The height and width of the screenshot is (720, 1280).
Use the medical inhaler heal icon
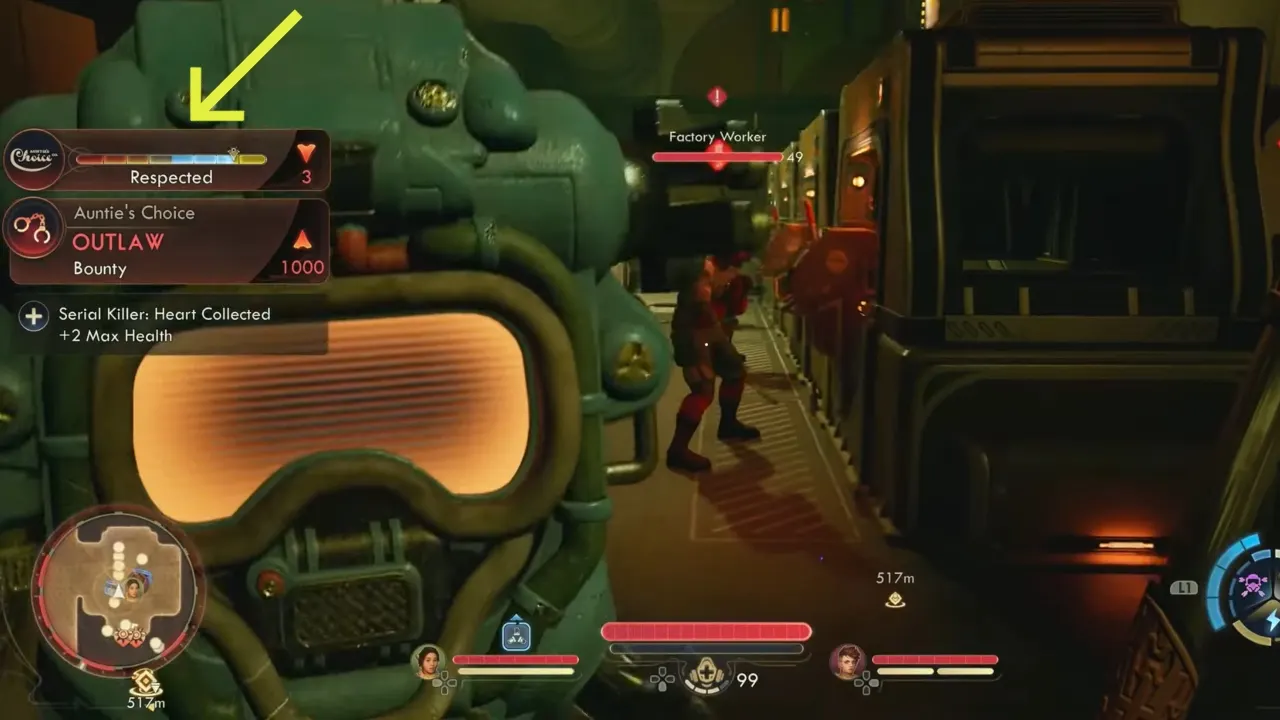(704, 680)
